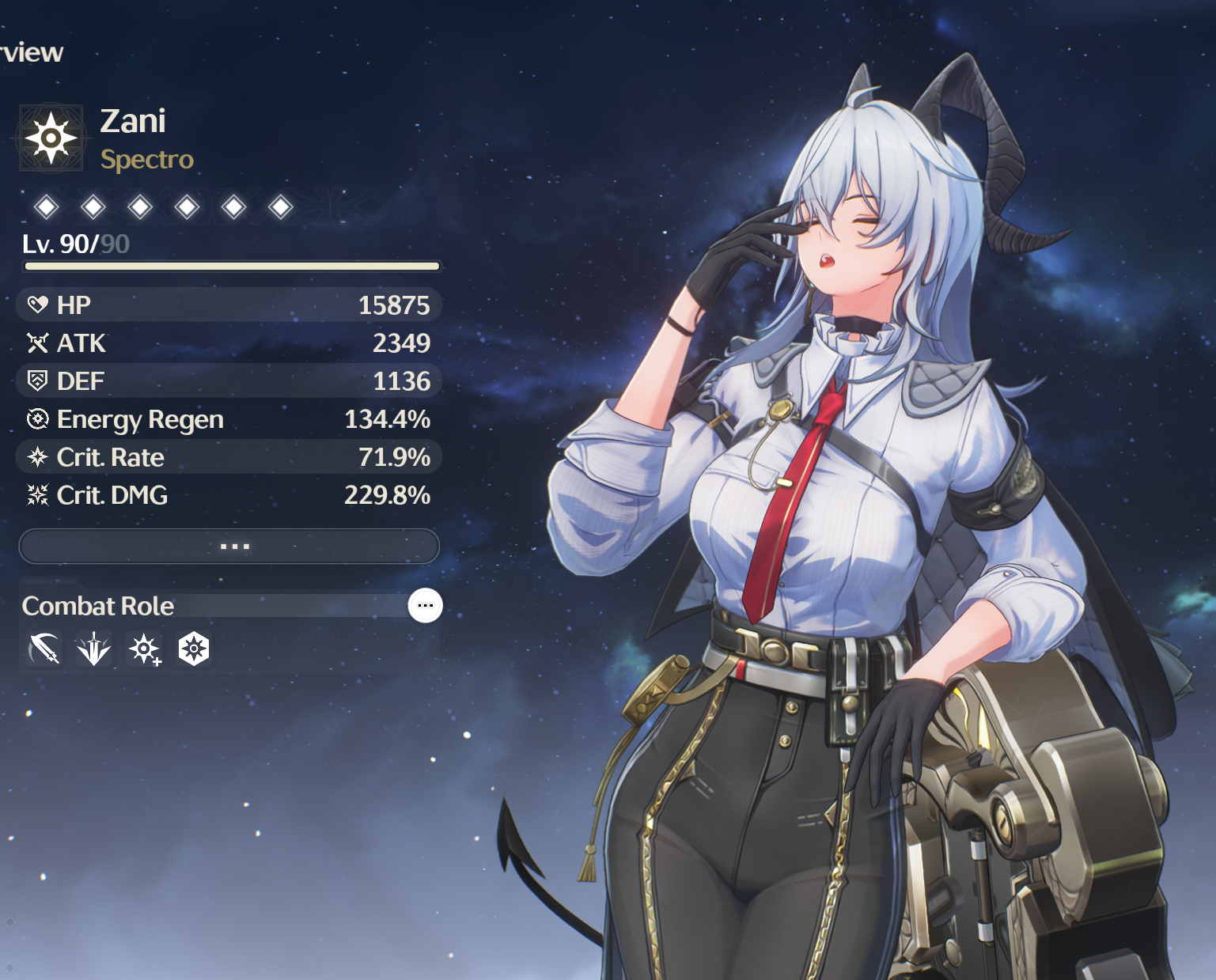Select the winged downward sword role icon
This screenshot has width=1216, height=980.
coord(94,649)
